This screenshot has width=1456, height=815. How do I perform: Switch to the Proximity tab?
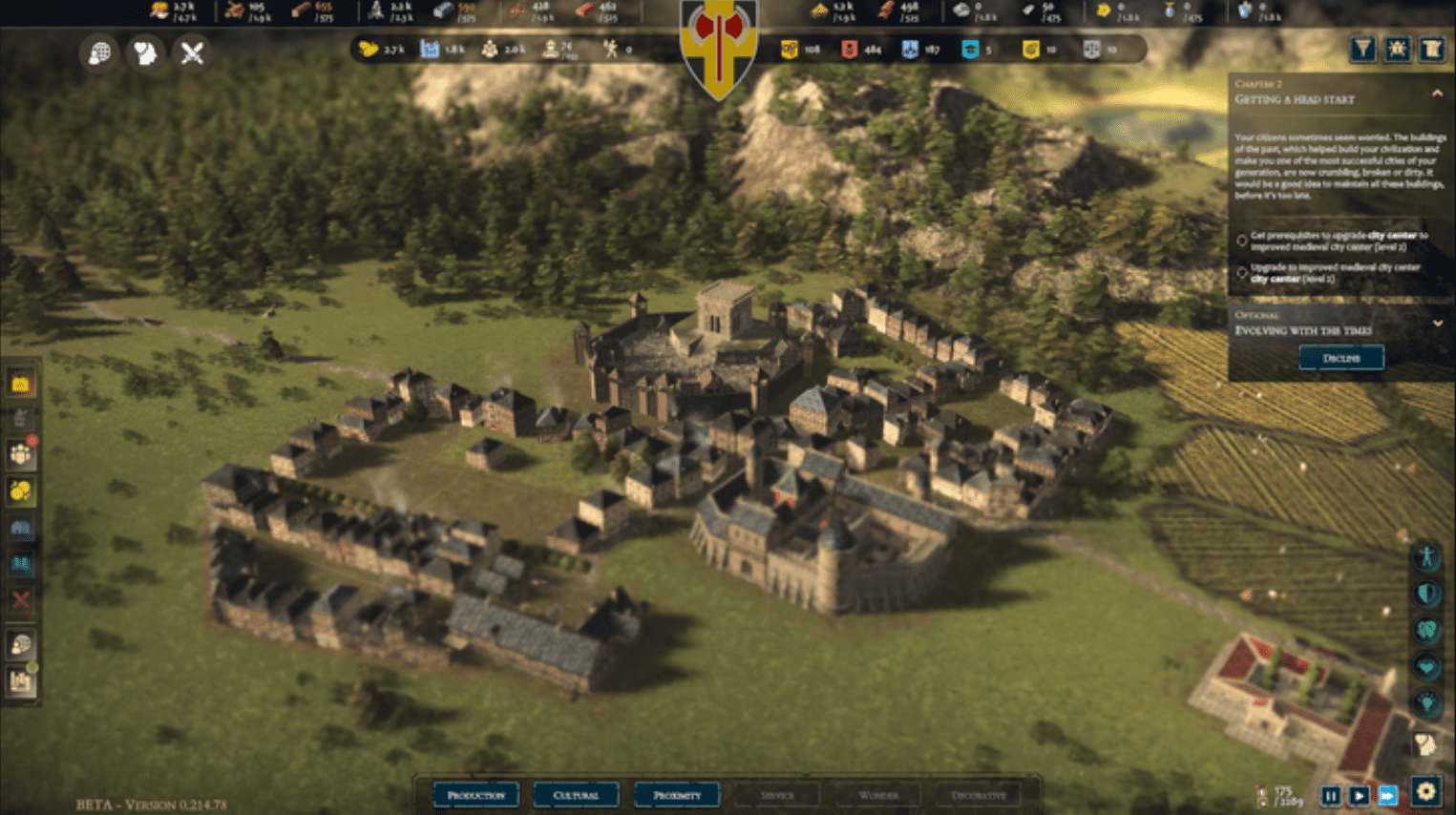coord(677,794)
